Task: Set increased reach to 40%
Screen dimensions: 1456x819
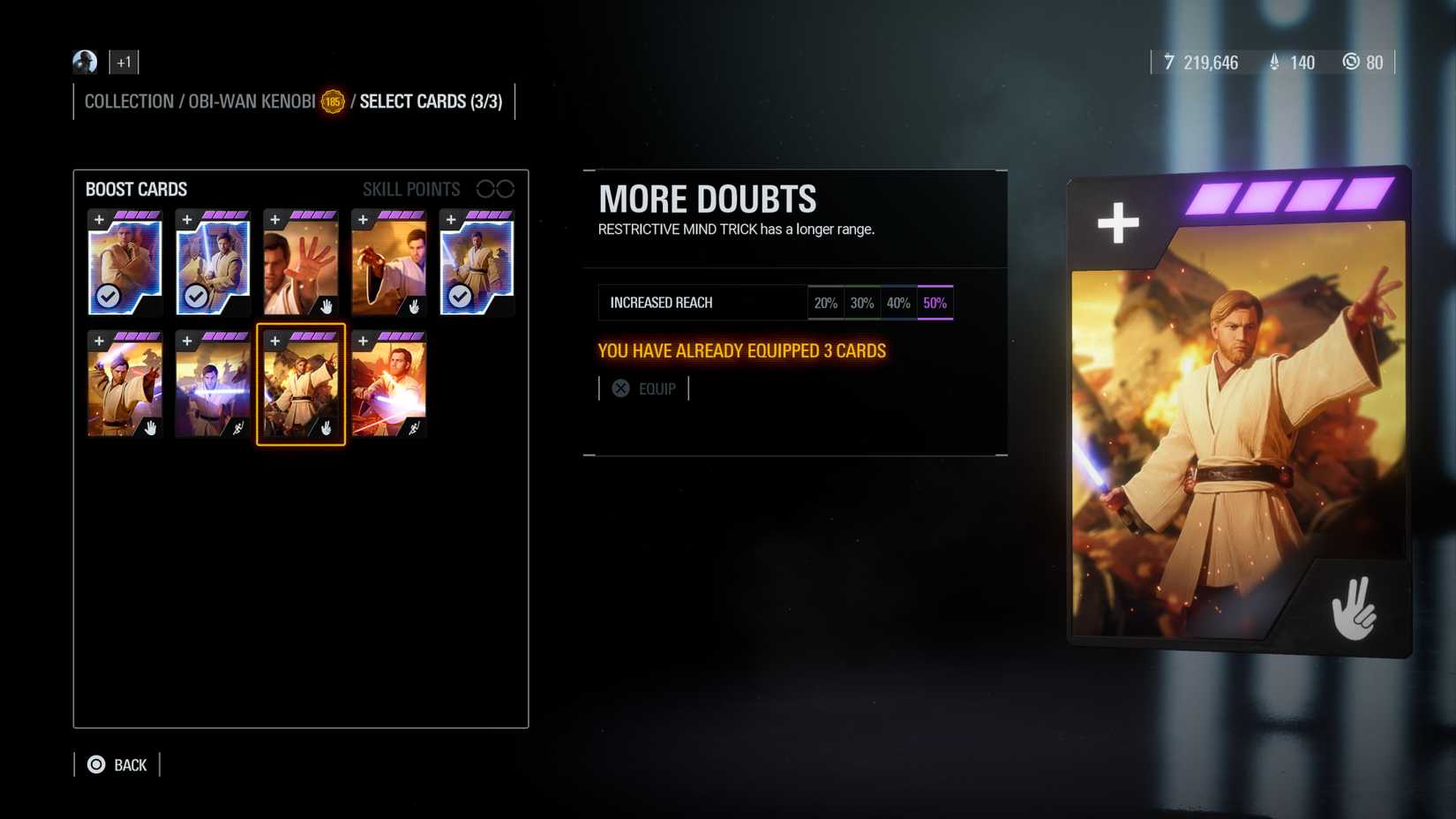Action: tap(898, 302)
